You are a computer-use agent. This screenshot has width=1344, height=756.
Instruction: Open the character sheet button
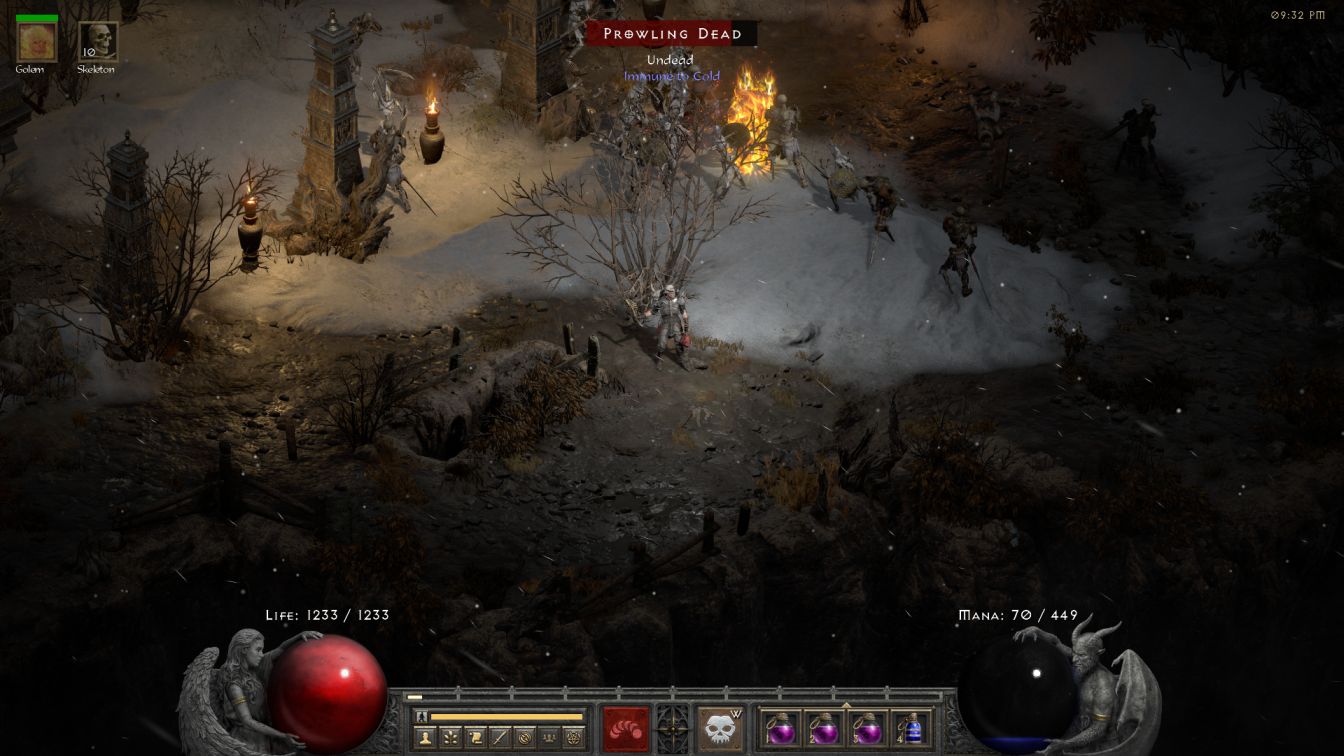point(425,738)
